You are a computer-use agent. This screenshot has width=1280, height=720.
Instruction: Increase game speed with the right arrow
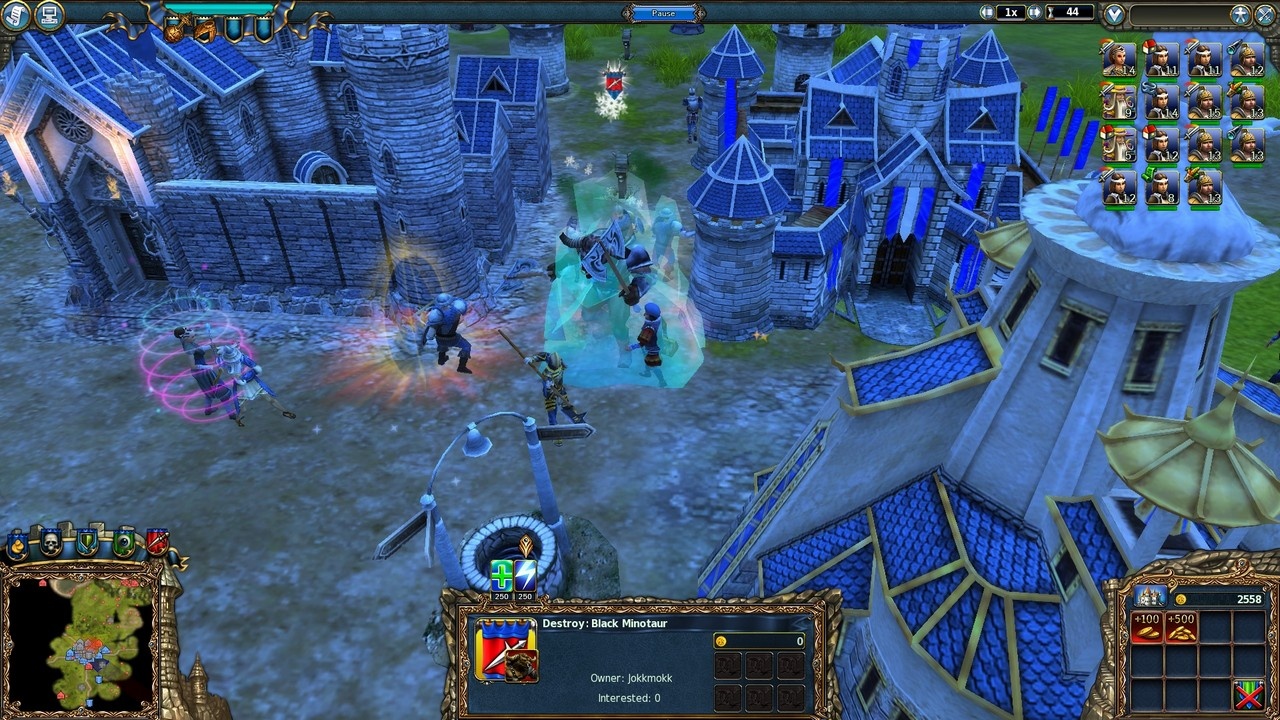(x=1034, y=11)
